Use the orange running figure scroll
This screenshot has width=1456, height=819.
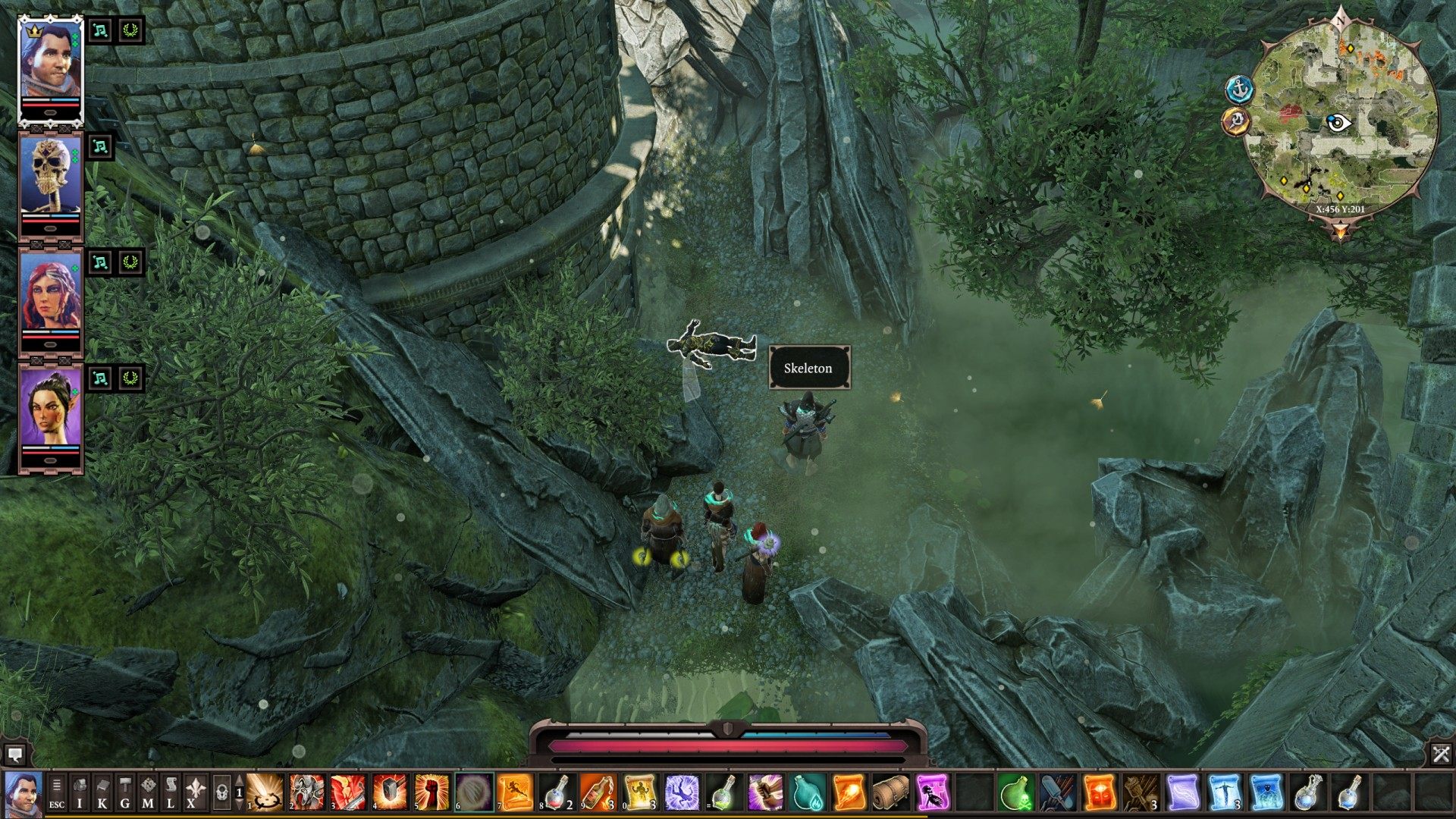click(515, 792)
